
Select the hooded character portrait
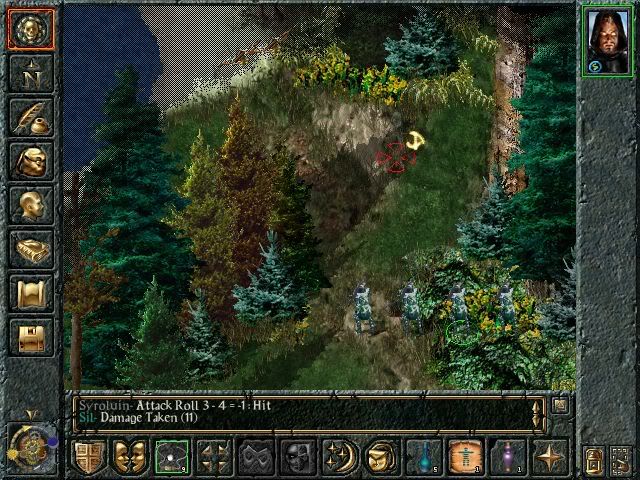(606, 41)
